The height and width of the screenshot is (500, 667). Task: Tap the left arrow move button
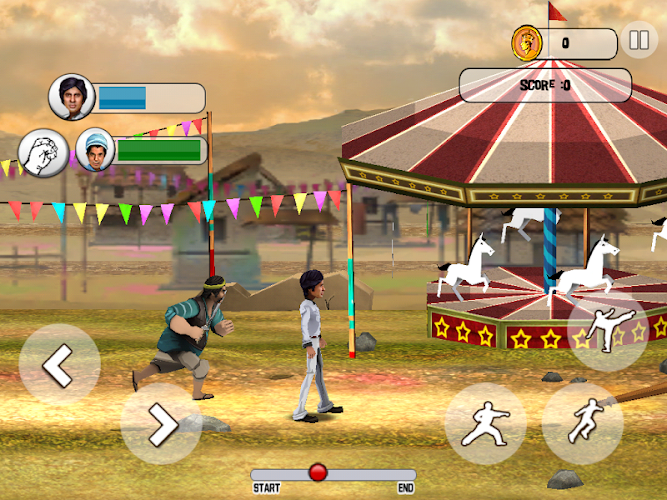pos(59,365)
